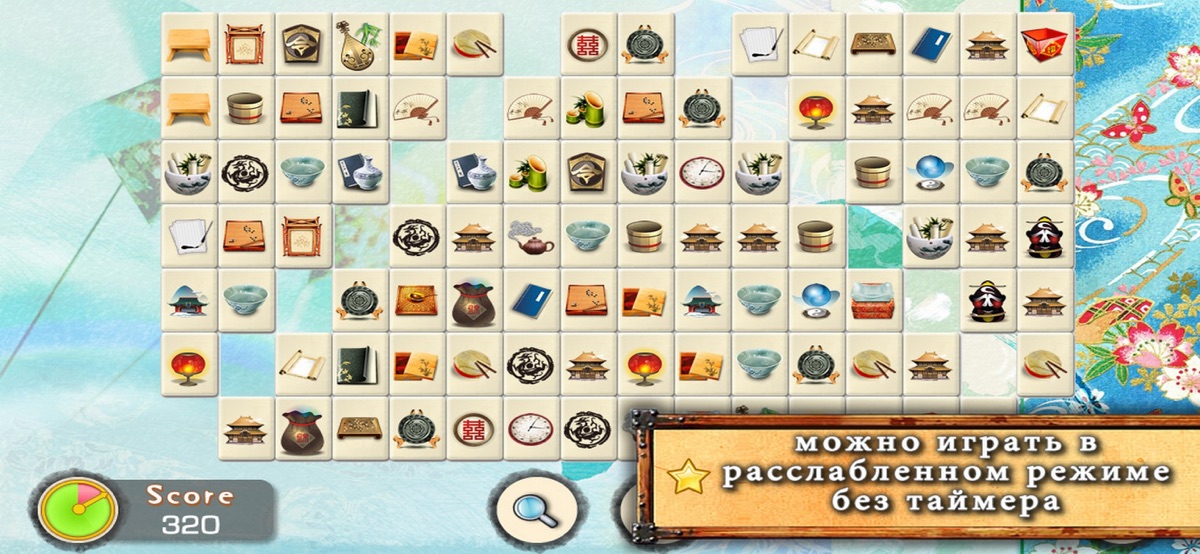Select the pipa lute tile
1200x554 pixels.
coord(360,43)
